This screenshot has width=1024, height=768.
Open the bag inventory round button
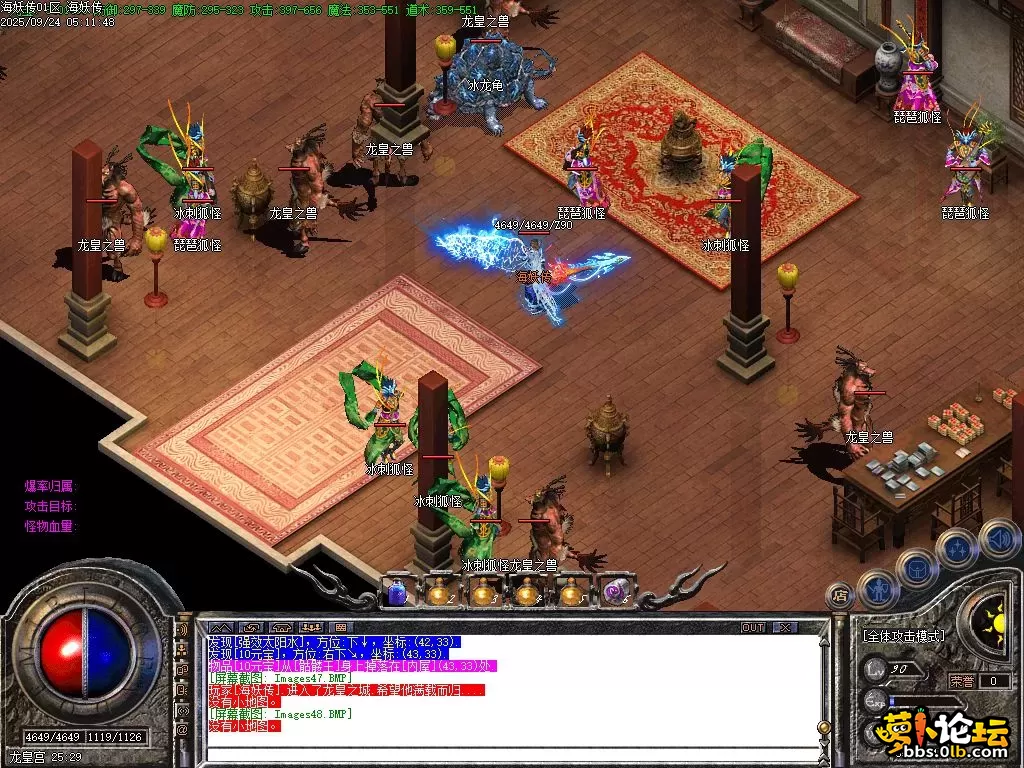[916, 569]
